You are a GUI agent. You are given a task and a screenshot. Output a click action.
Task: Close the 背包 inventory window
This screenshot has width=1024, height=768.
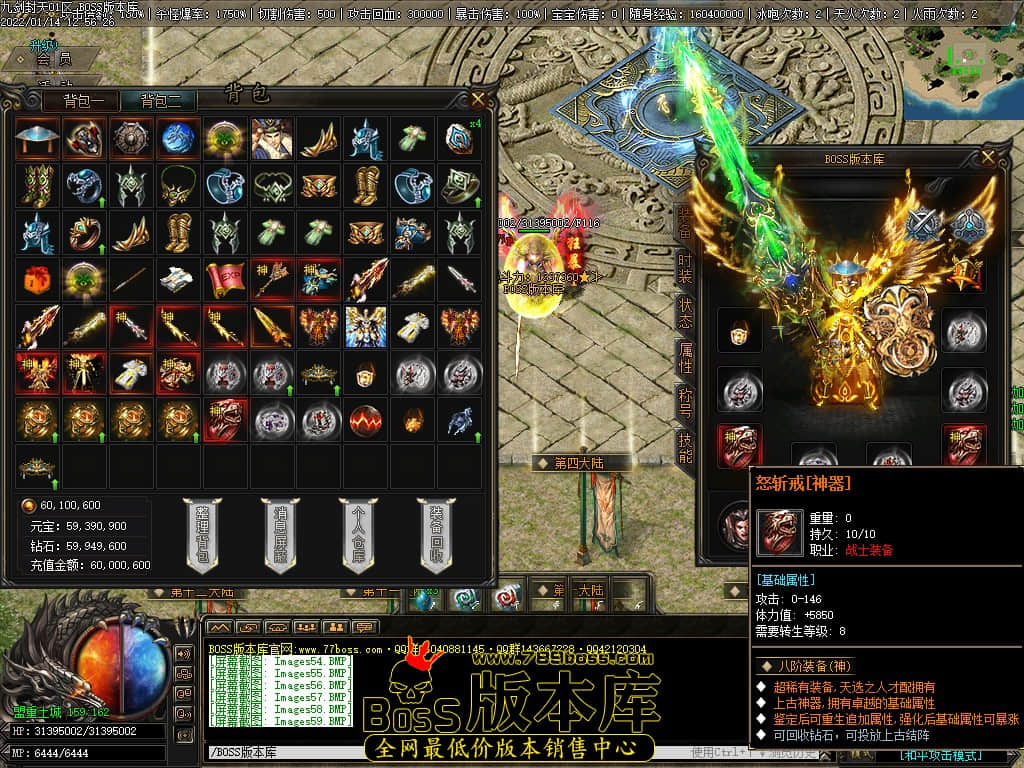click(x=479, y=98)
